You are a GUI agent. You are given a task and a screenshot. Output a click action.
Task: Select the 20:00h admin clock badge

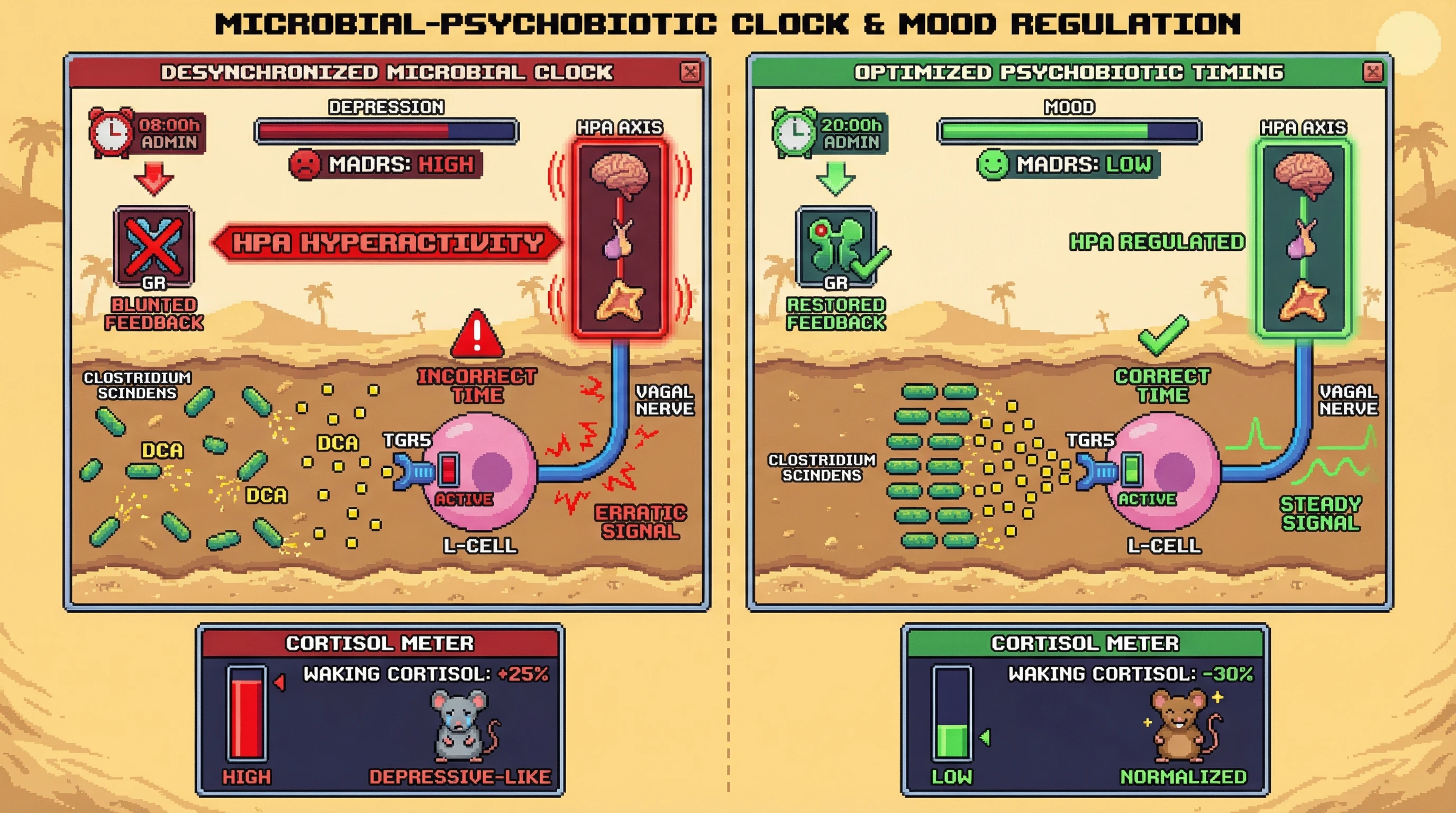[830, 132]
